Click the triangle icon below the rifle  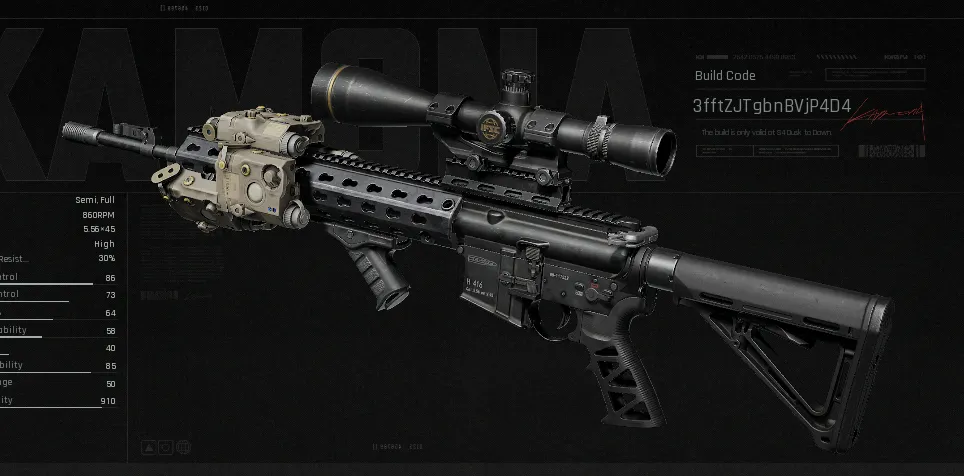[x=149, y=447]
